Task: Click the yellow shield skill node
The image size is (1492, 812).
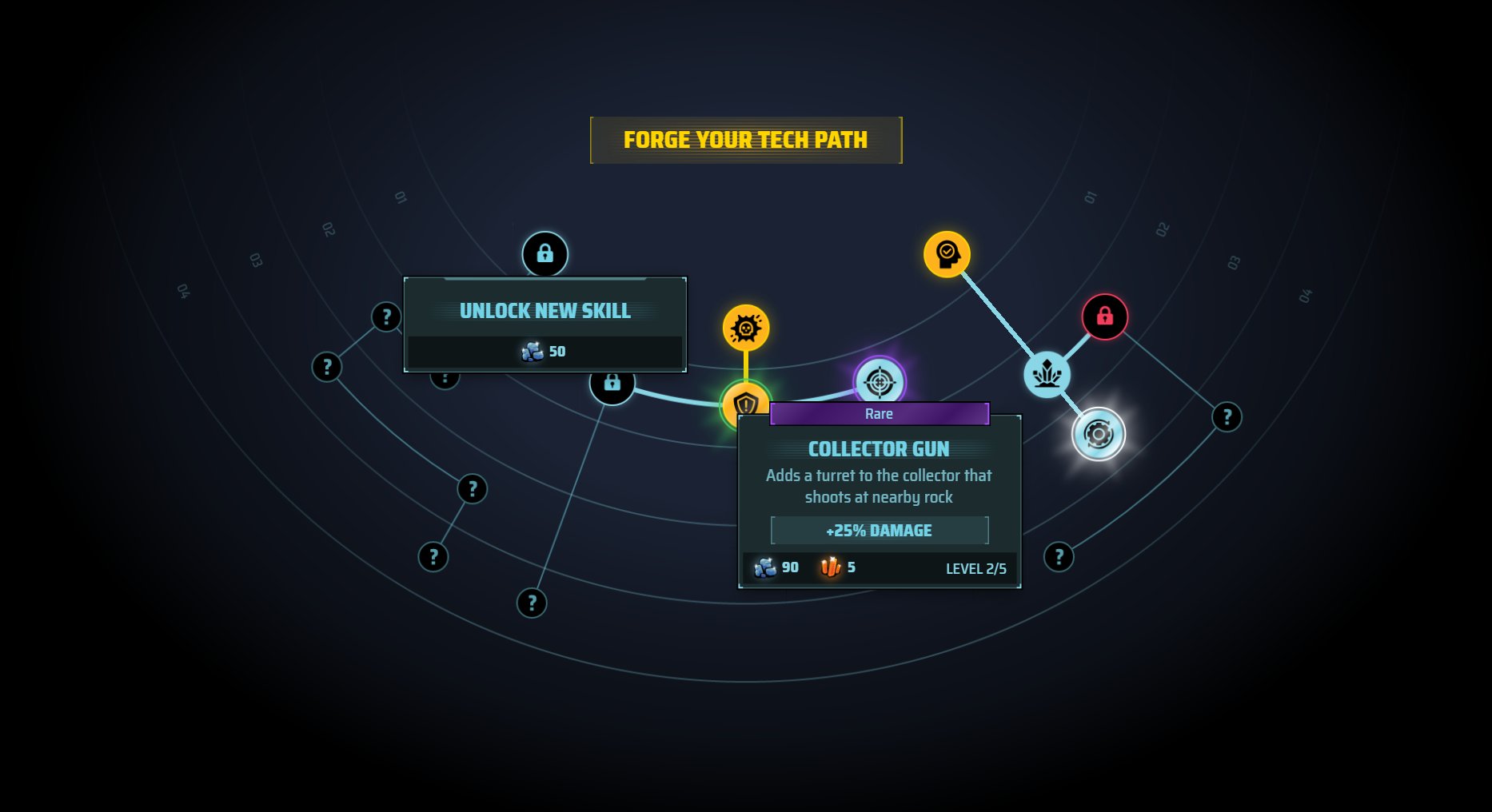Action: [x=745, y=401]
